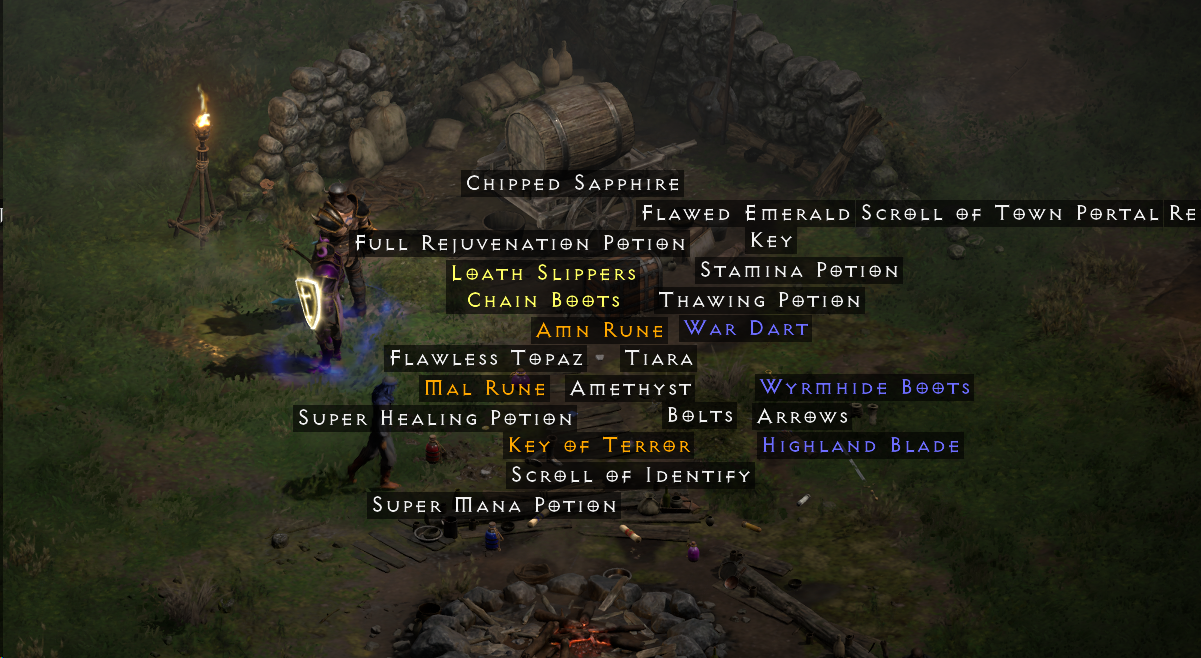This screenshot has height=658, width=1201.
Task: Select the Super Mana Potion label
Action: [x=494, y=506]
